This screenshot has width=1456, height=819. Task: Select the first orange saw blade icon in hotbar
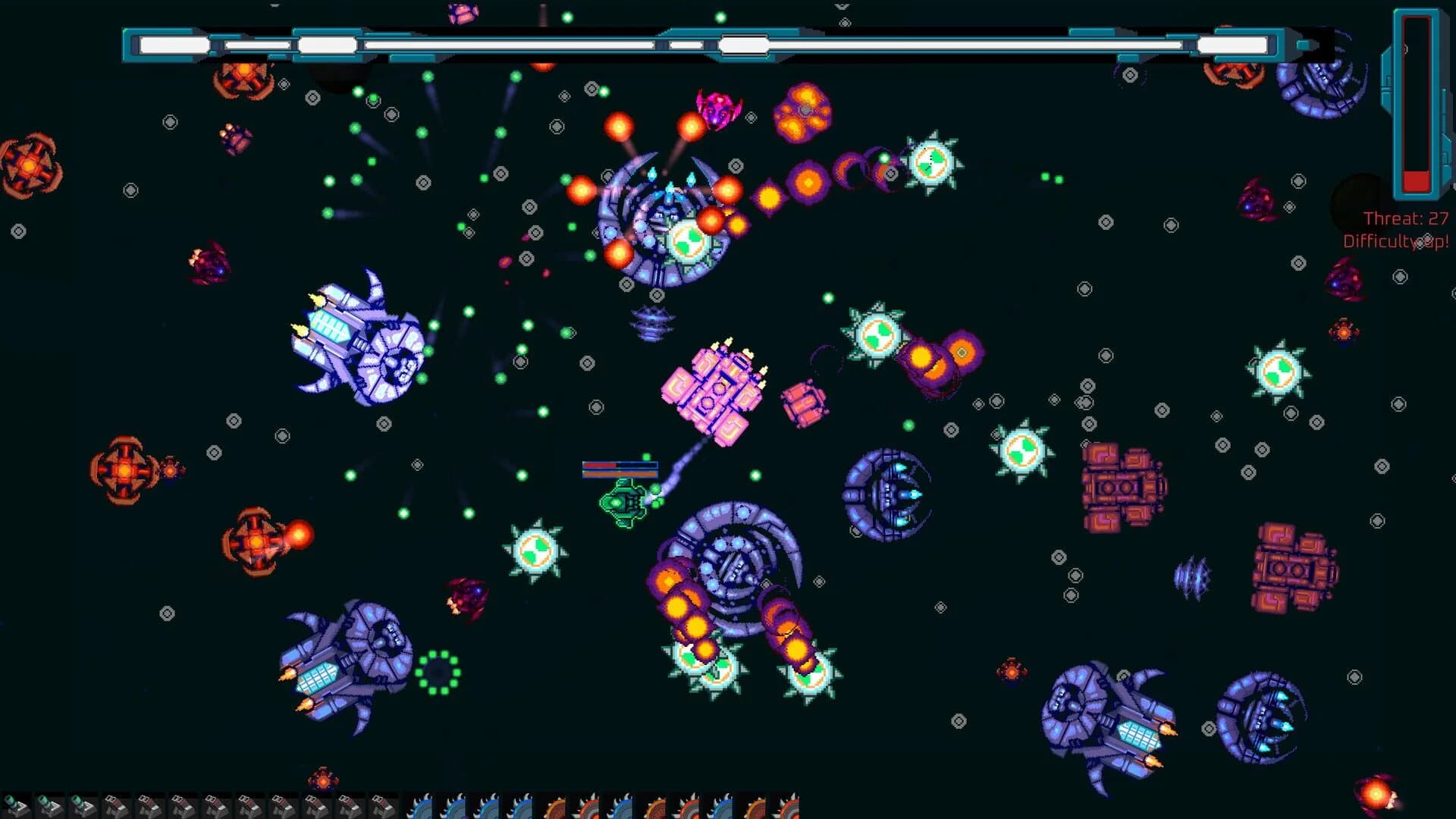(x=554, y=805)
